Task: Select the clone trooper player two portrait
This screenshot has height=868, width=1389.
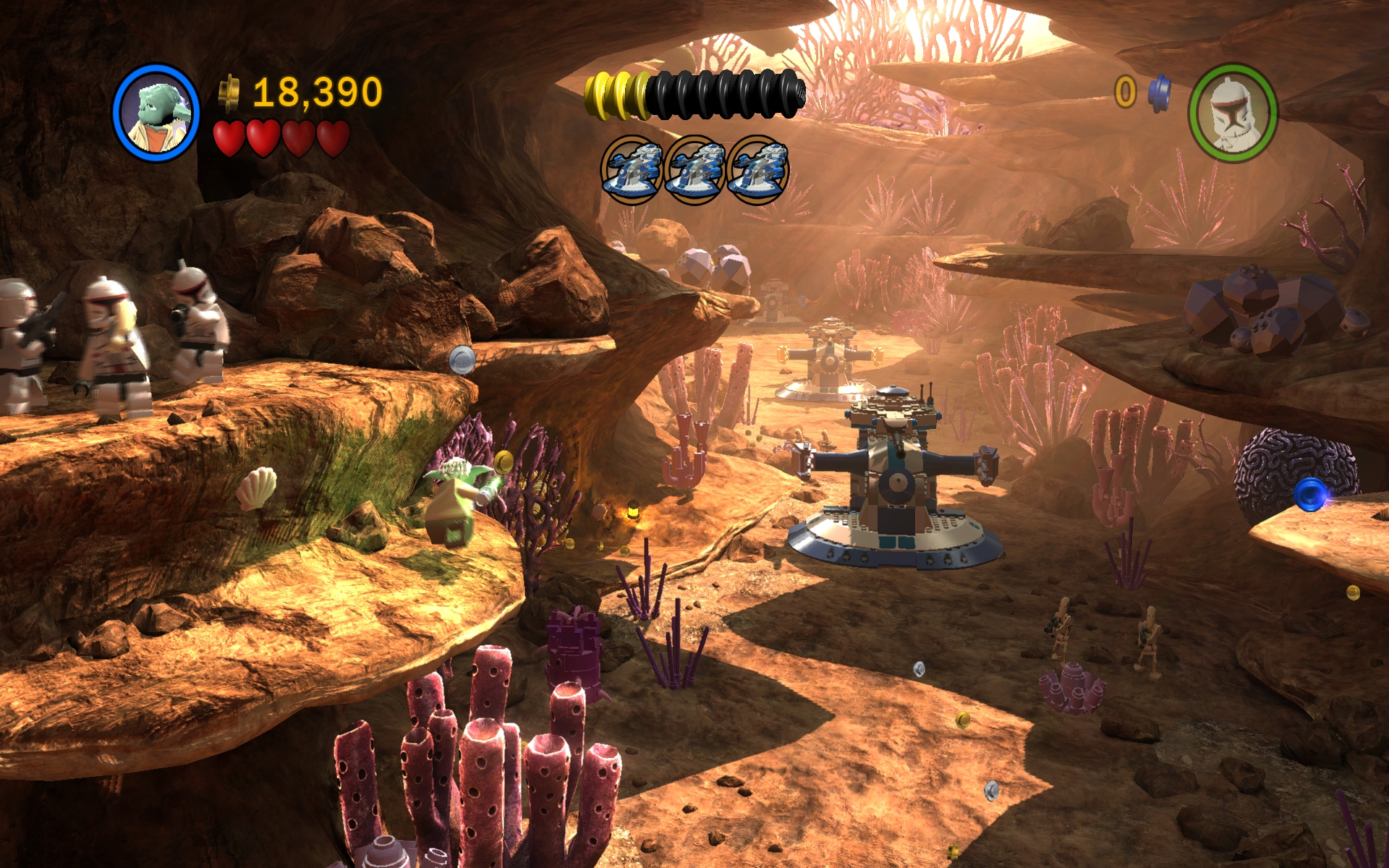Action: (x=1233, y=112)
